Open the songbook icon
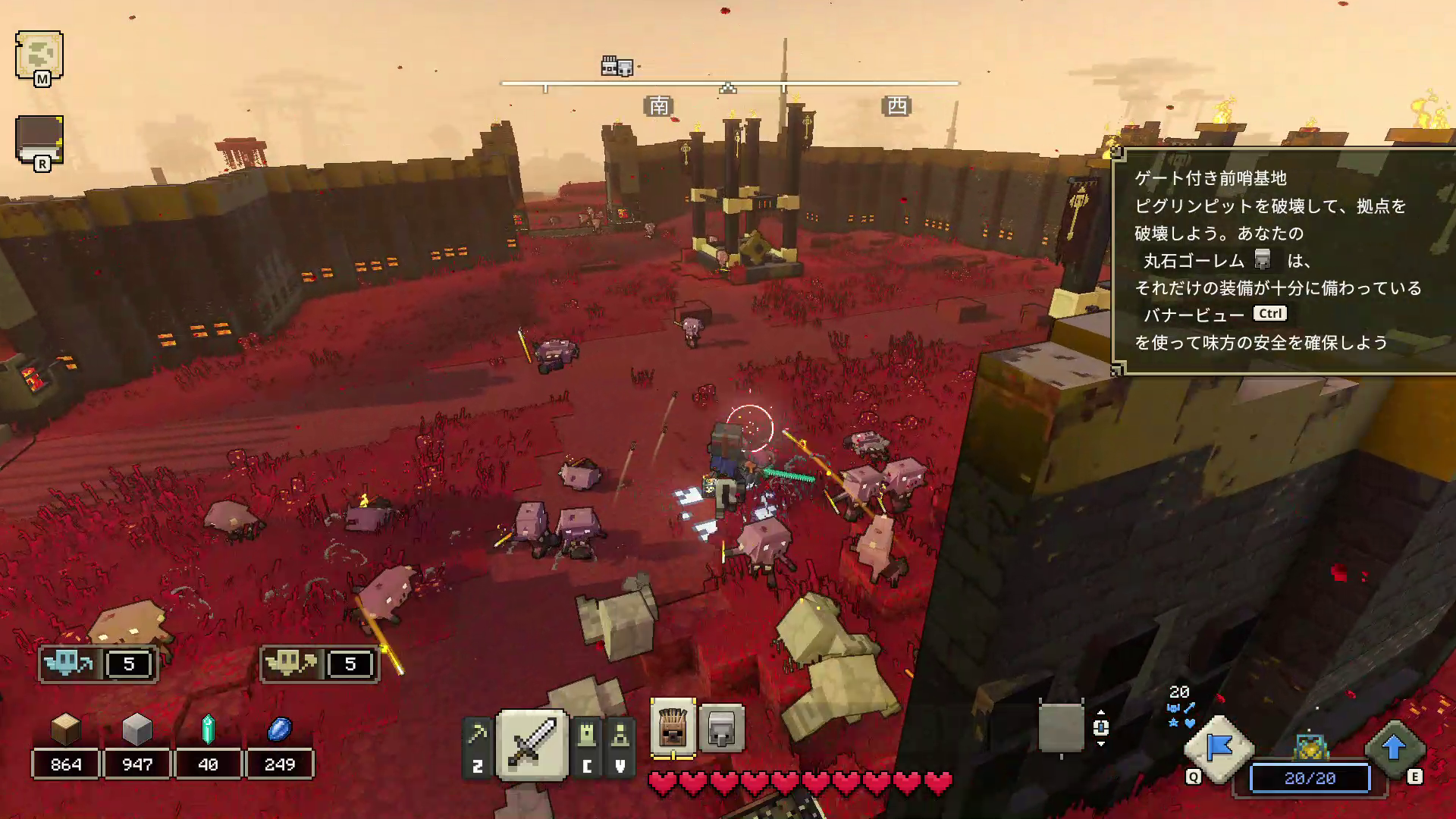1456x819 pixels. coord(39,140)
